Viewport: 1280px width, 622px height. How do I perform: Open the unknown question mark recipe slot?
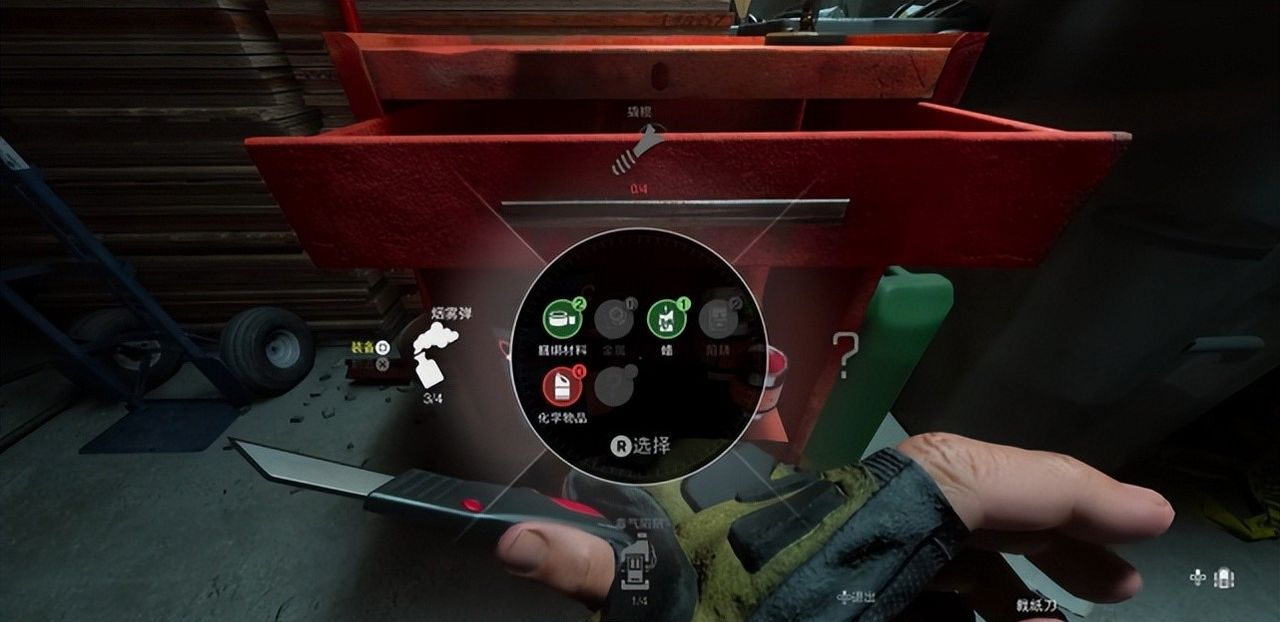[x=846, y=355]
